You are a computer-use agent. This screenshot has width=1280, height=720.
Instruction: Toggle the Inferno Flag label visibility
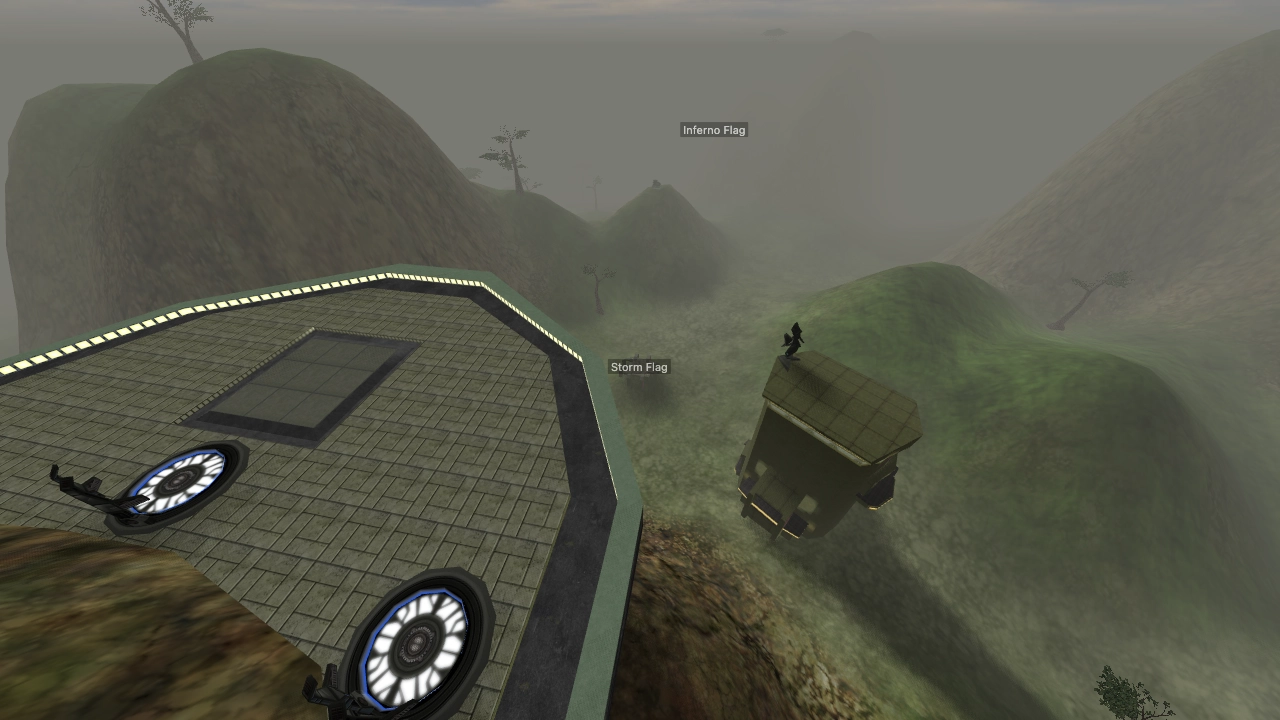713,130
